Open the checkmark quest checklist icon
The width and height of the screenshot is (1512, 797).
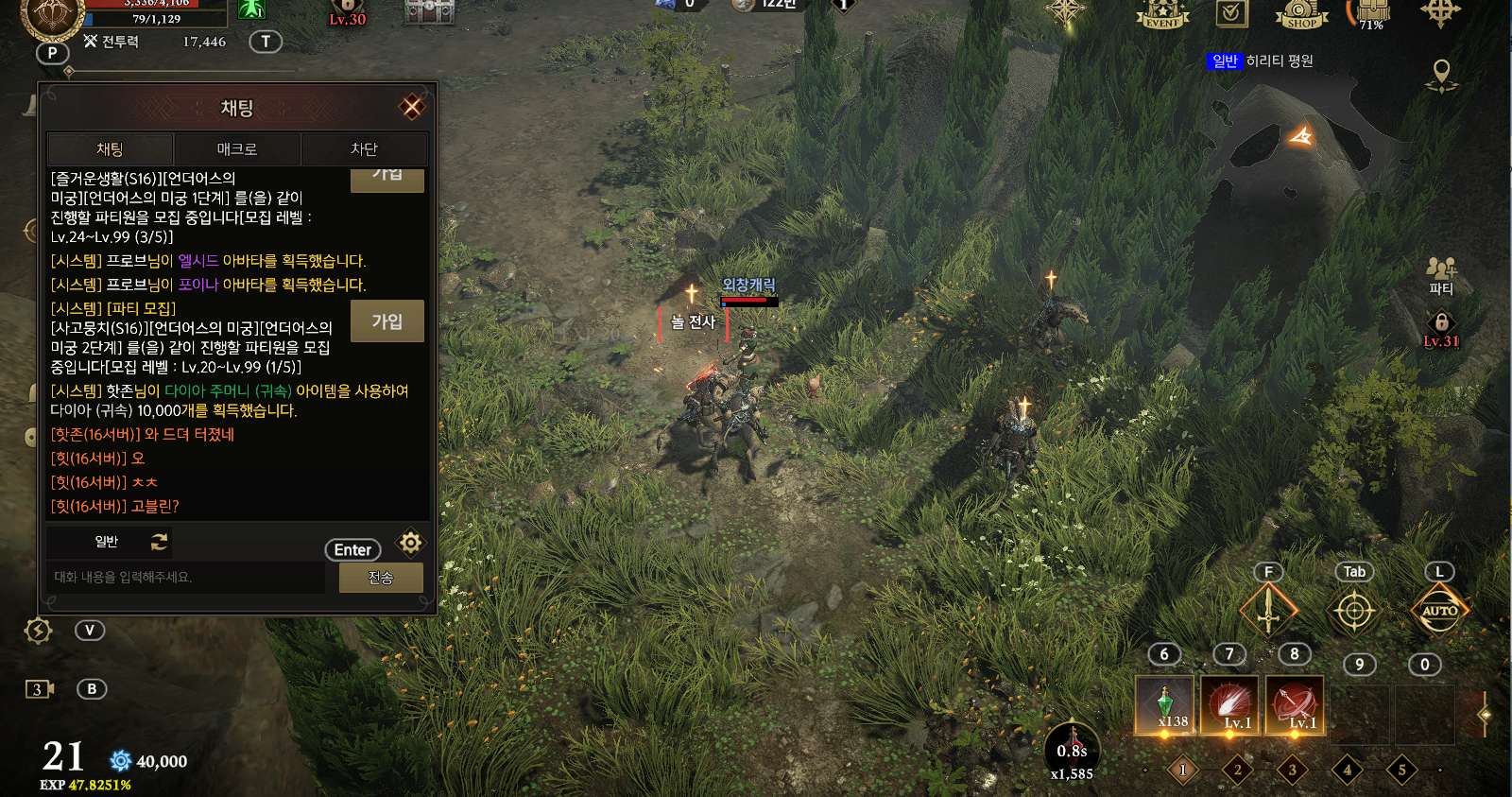(x=1231, y=14)
